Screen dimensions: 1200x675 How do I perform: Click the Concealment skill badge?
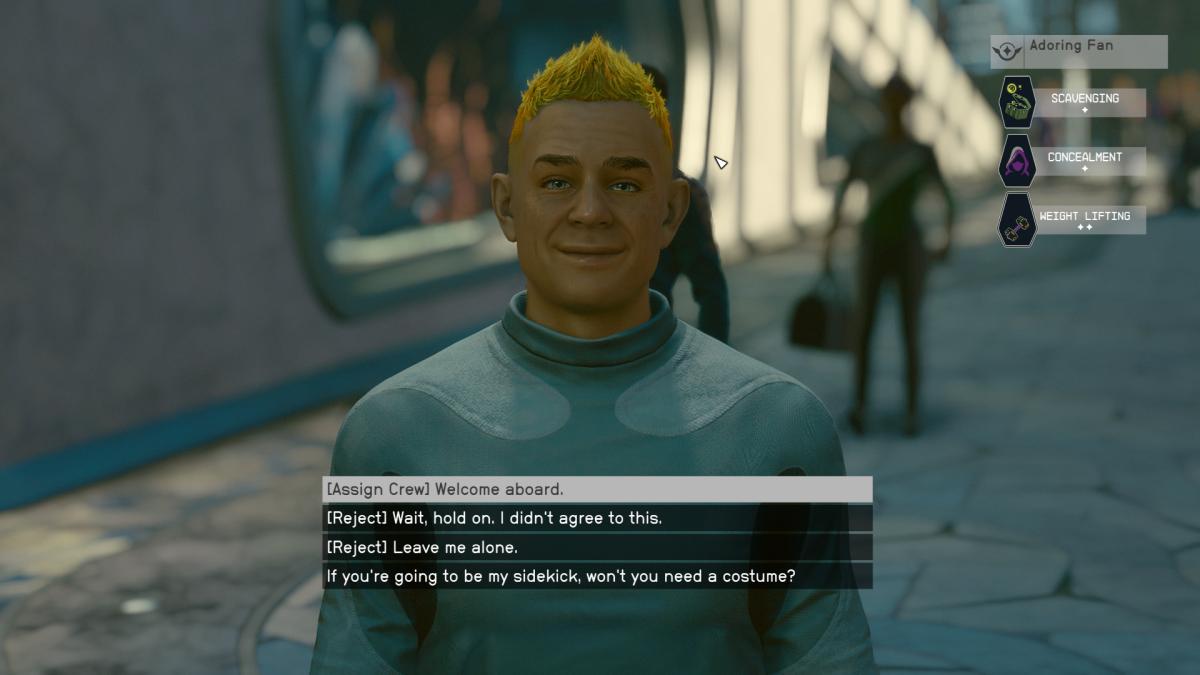point(1018,161)
